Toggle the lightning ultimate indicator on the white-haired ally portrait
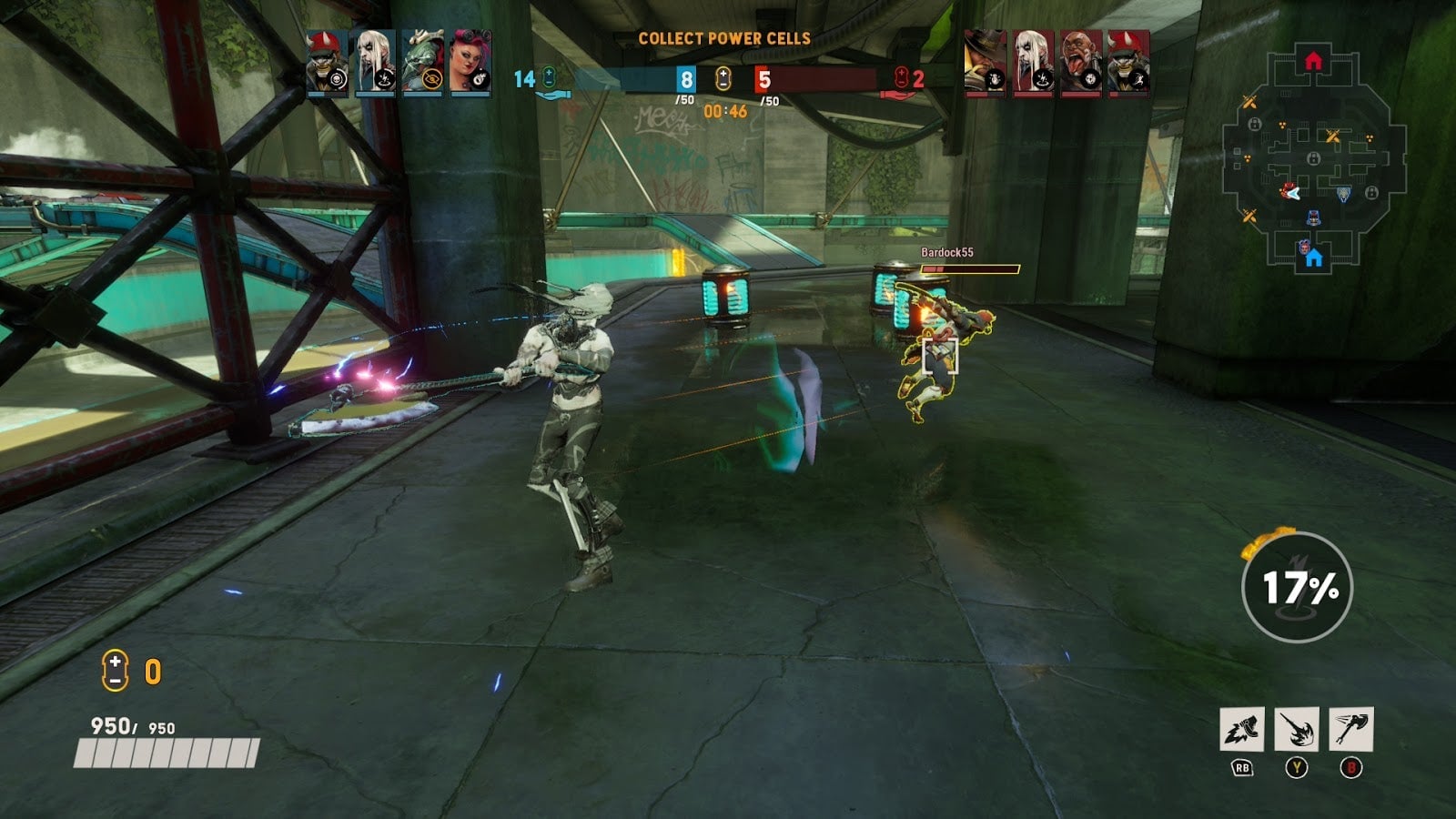 [385, 78]
